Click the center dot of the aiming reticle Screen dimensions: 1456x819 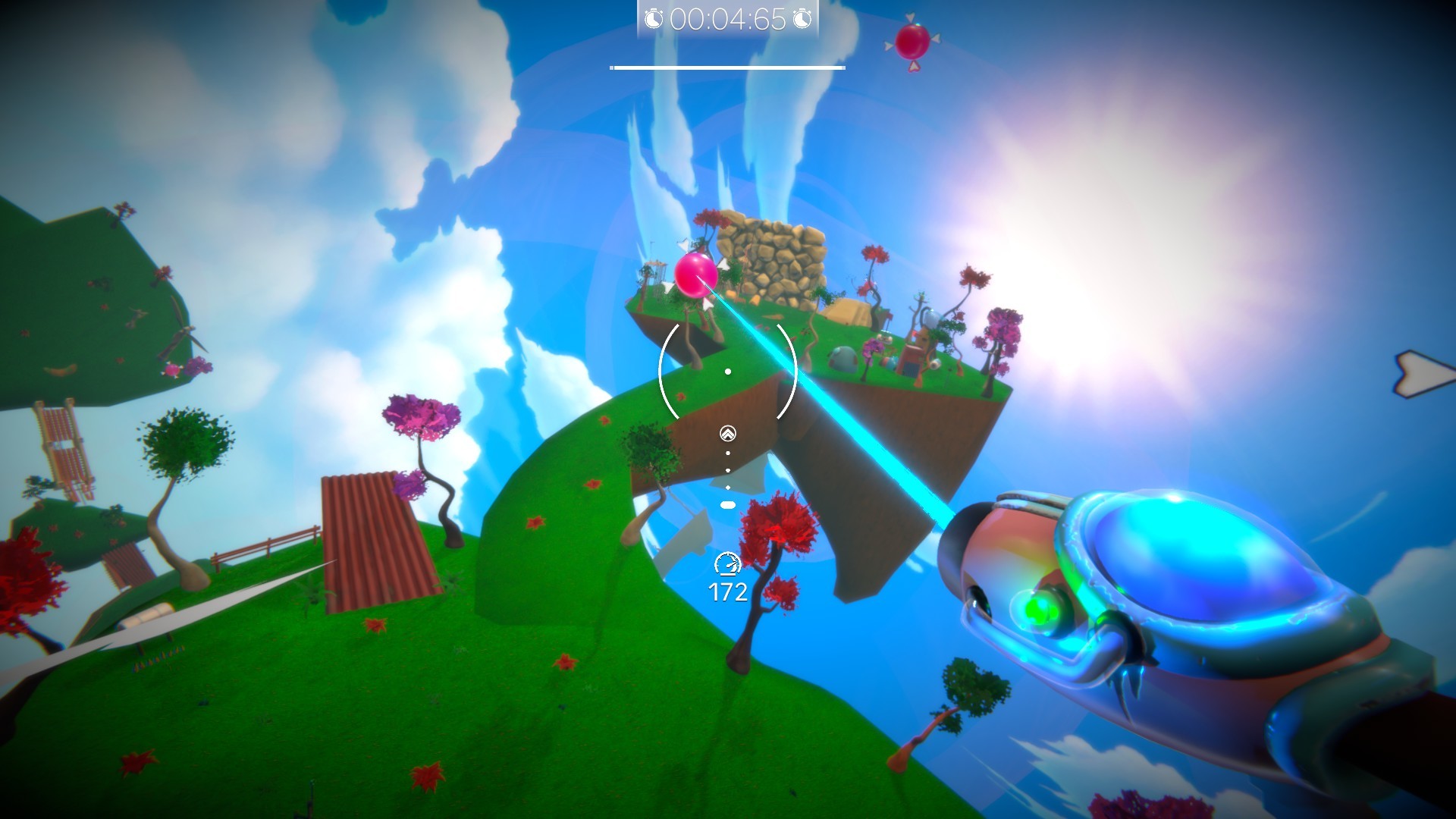(728, 371)
